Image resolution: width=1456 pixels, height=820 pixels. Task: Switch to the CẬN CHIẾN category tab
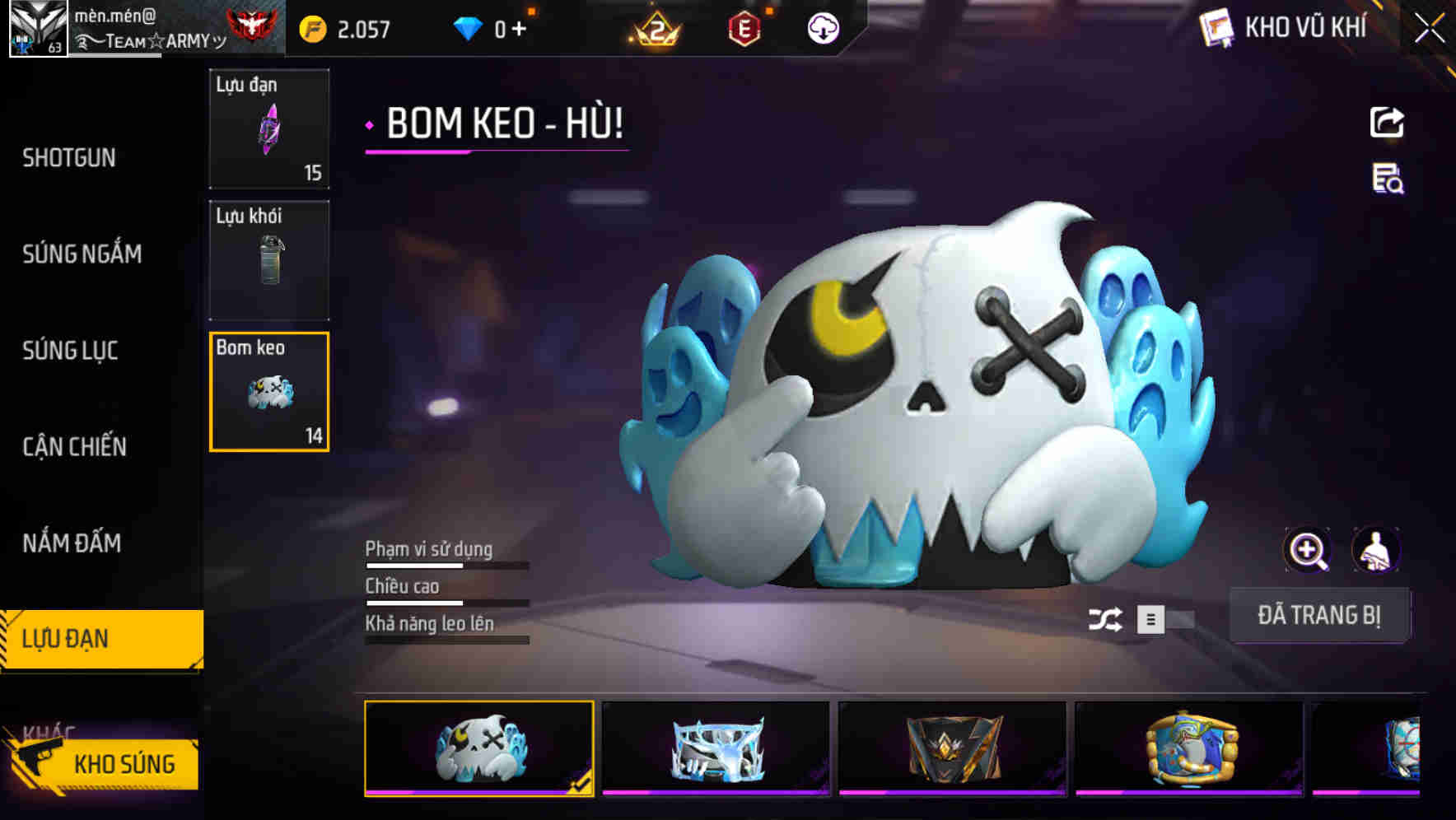click(x=76, y=445)
